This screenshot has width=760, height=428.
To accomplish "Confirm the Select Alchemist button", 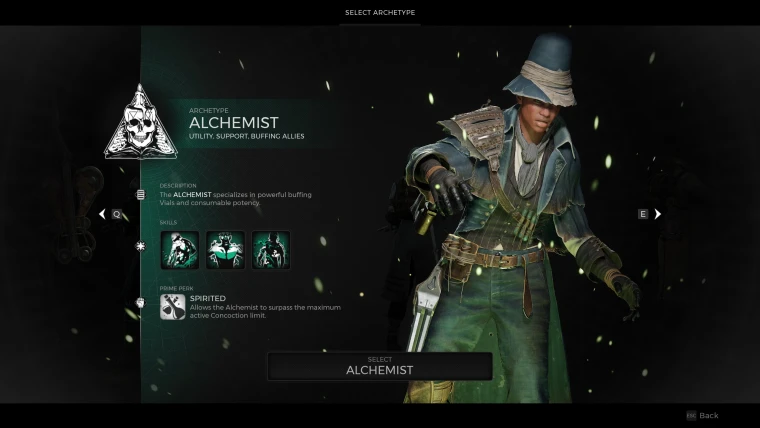I will (379, 366).
